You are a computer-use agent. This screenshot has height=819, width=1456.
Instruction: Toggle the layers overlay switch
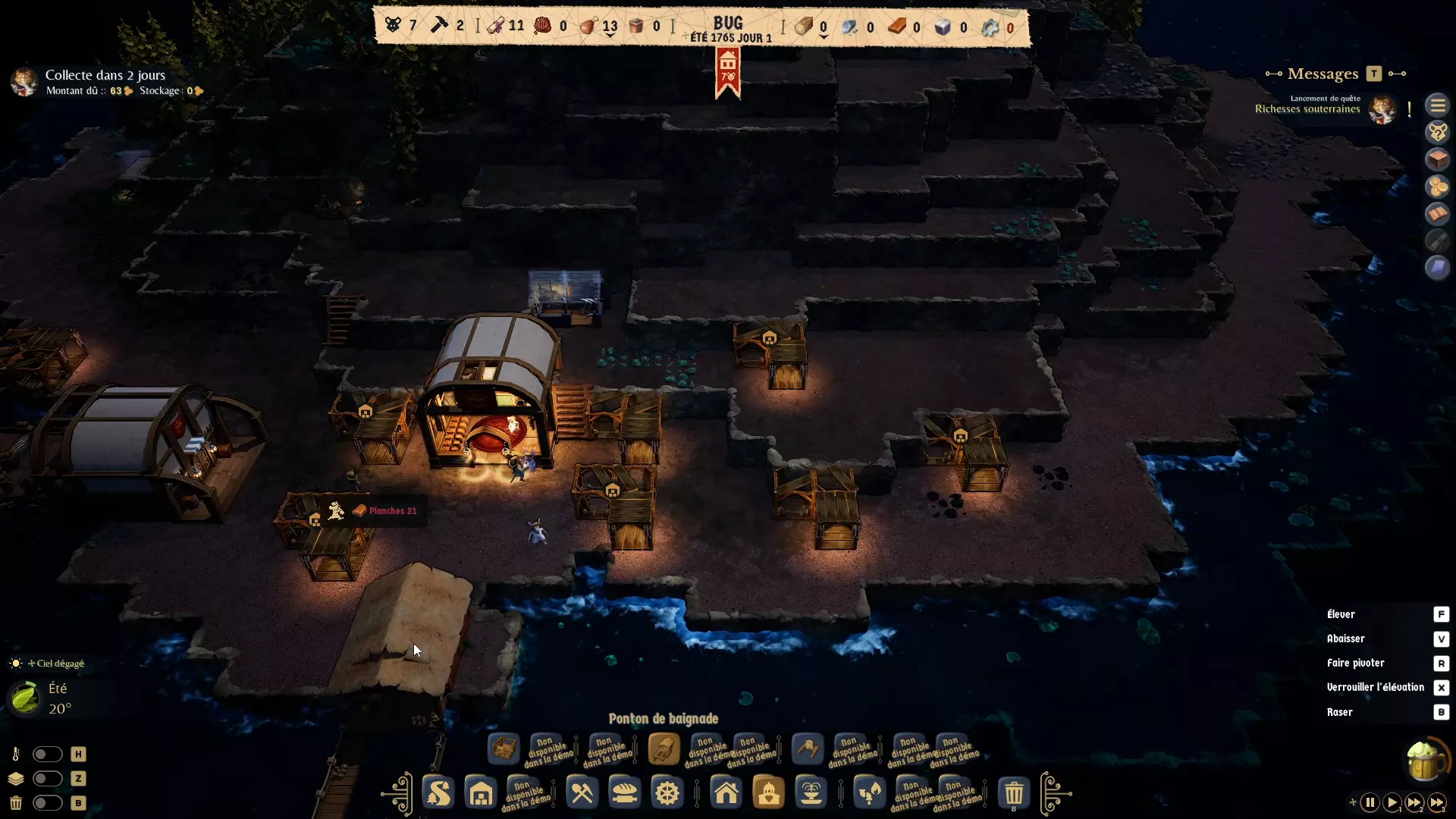point(48,779)
